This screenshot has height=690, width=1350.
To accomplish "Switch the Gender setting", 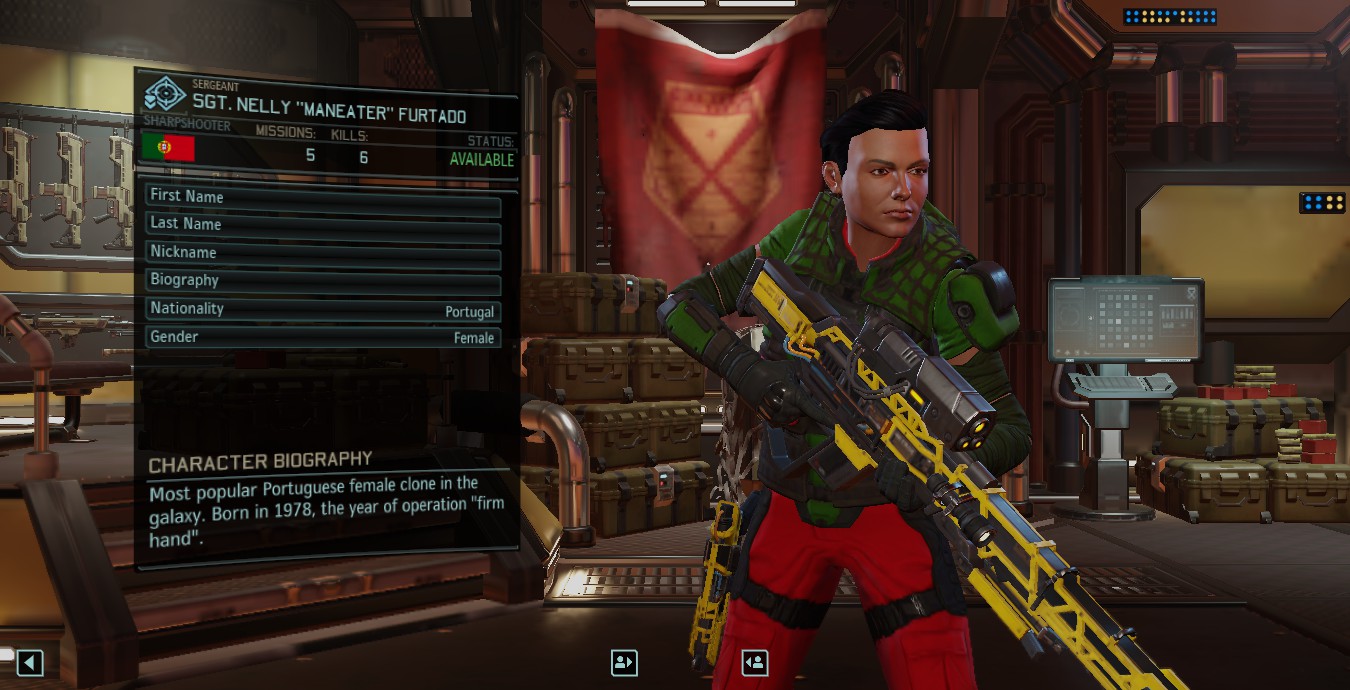I will 322,338.
